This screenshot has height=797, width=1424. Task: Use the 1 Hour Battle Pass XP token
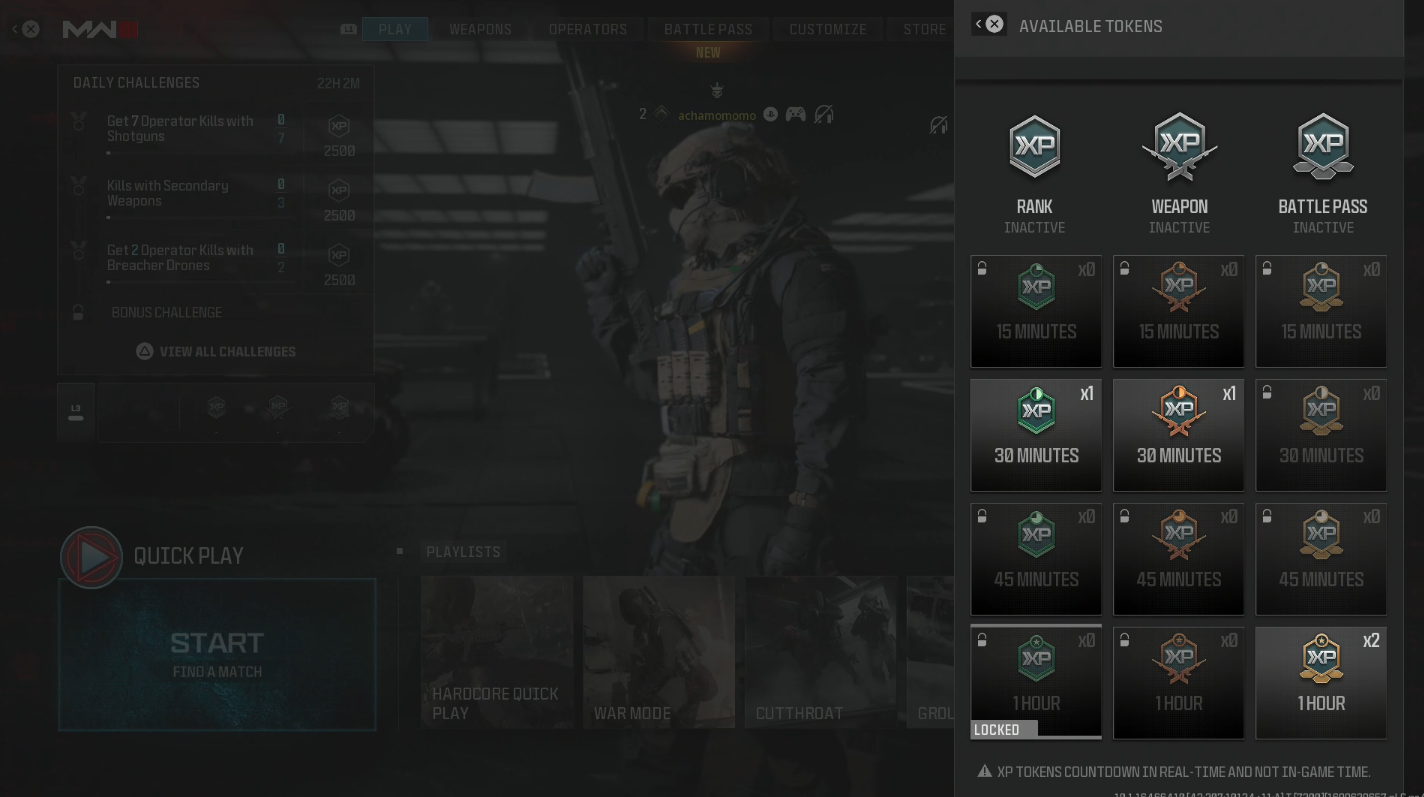point(1321,683)
